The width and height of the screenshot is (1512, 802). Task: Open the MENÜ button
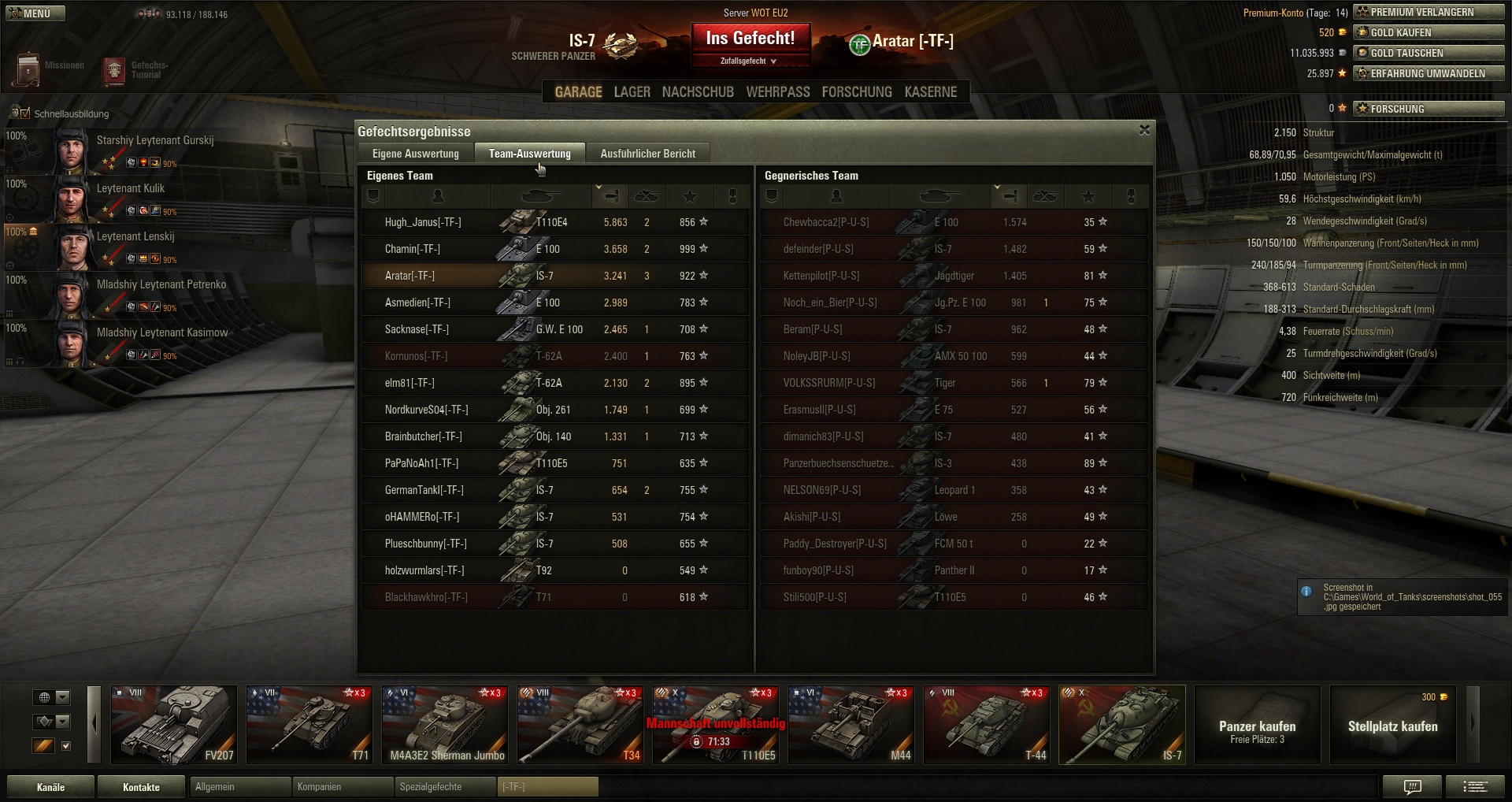[x=35, y=13]
